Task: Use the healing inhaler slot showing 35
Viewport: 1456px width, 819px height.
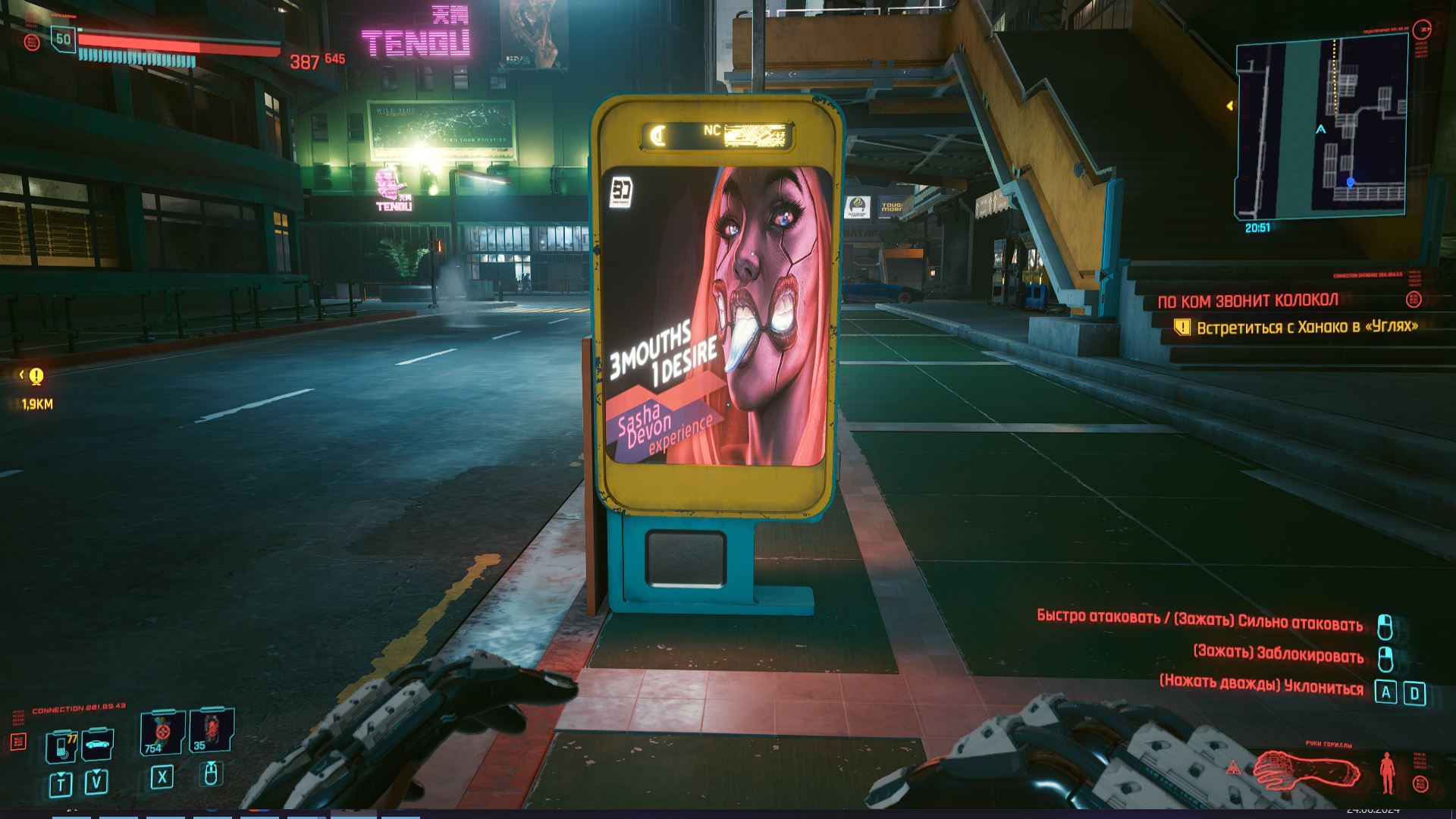Action: coord(211,731)
